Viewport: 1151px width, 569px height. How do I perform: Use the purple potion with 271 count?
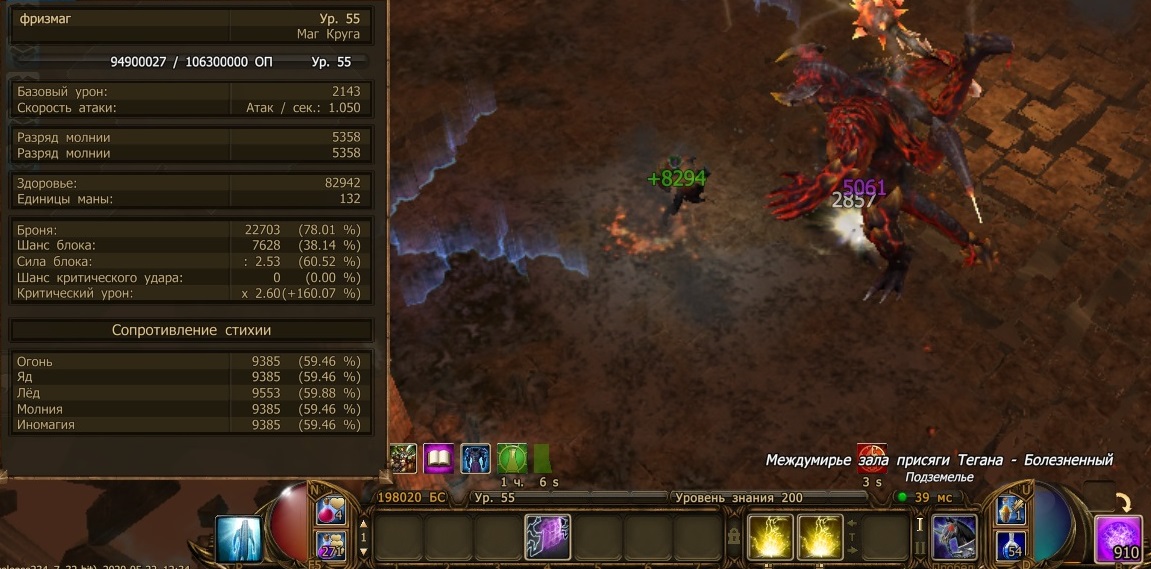click(x=332, y=544)
